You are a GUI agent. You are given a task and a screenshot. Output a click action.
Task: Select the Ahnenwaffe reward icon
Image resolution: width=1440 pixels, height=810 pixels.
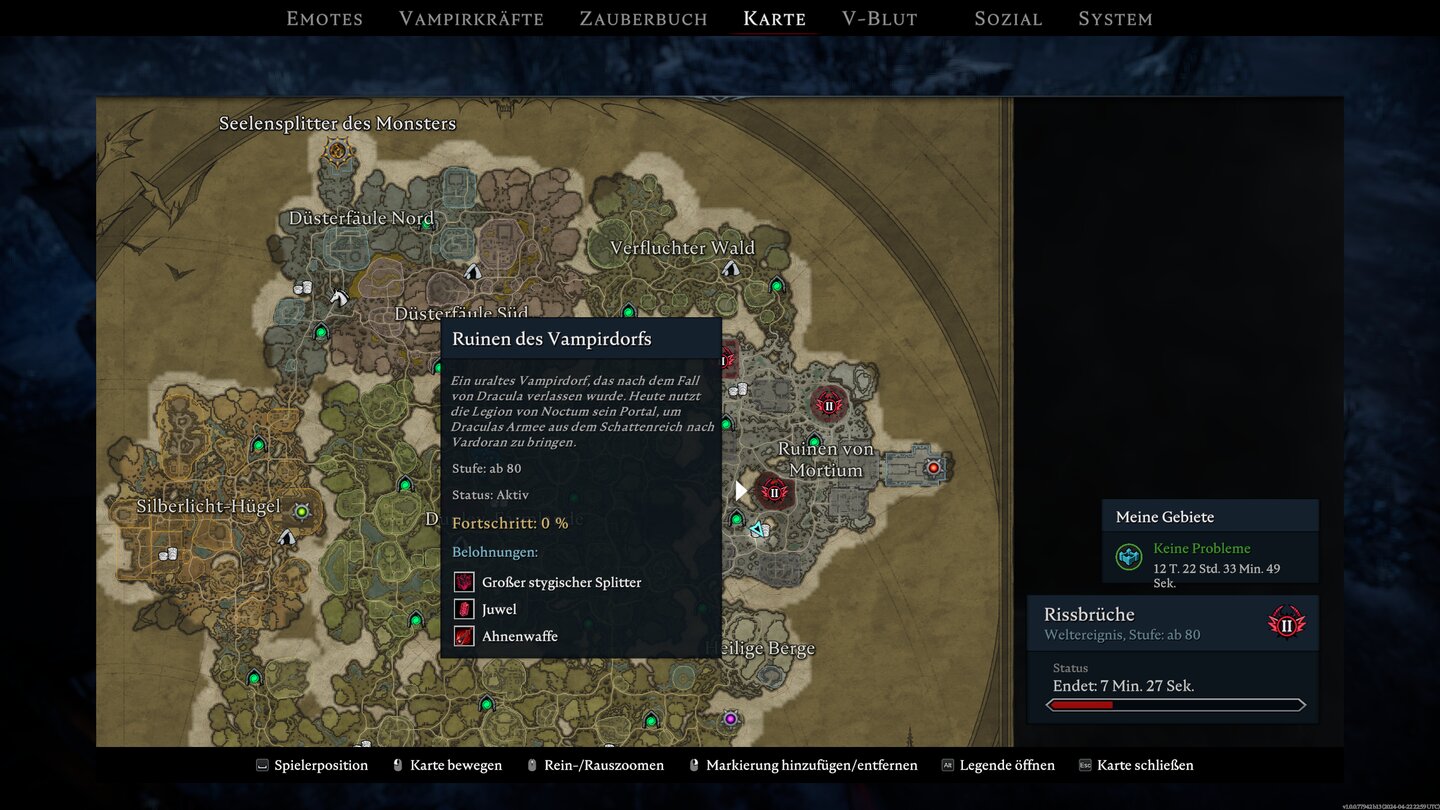pos(463,635)
